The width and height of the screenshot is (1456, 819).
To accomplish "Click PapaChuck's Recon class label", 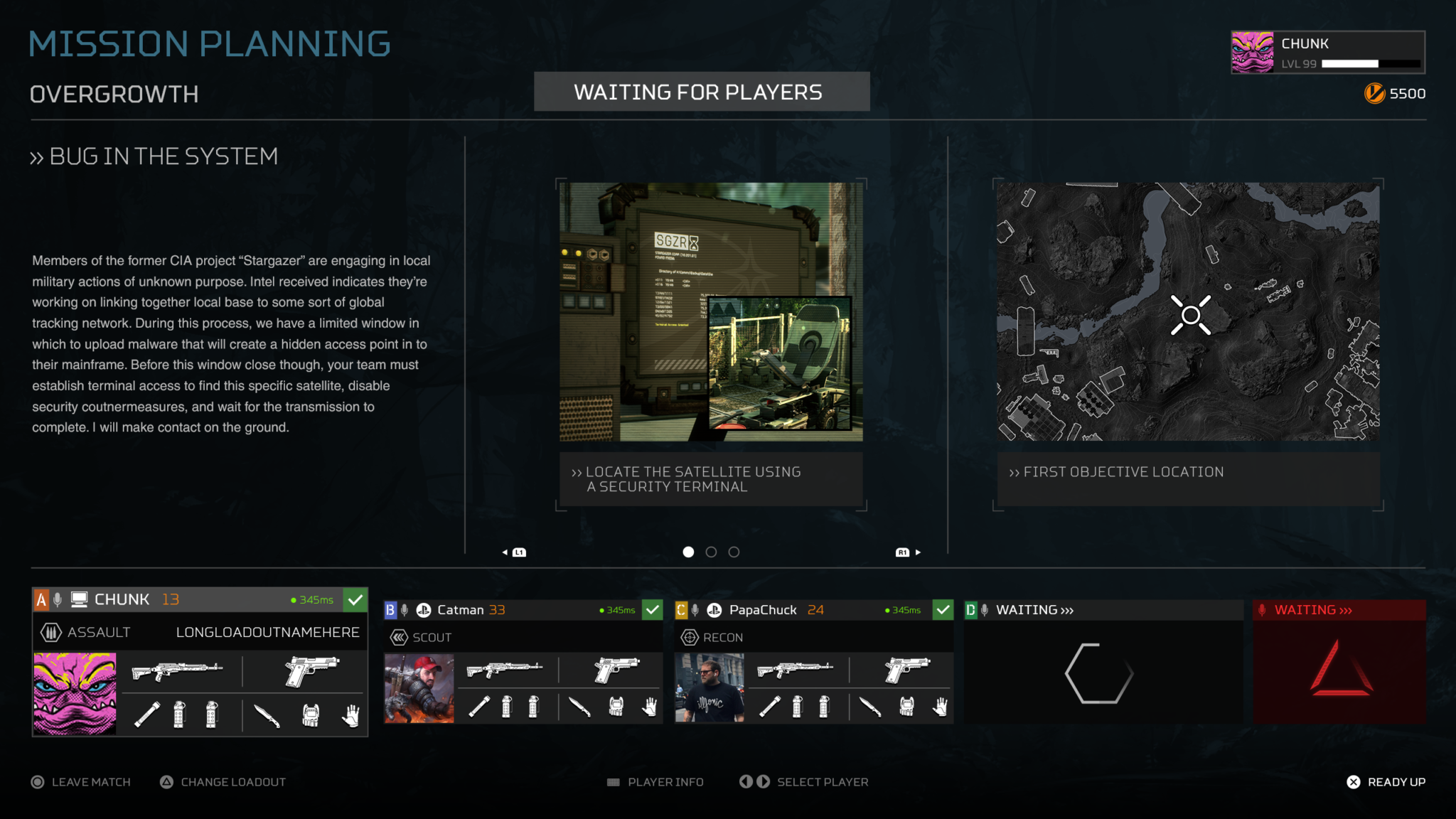I will click(x=722, y=638).
